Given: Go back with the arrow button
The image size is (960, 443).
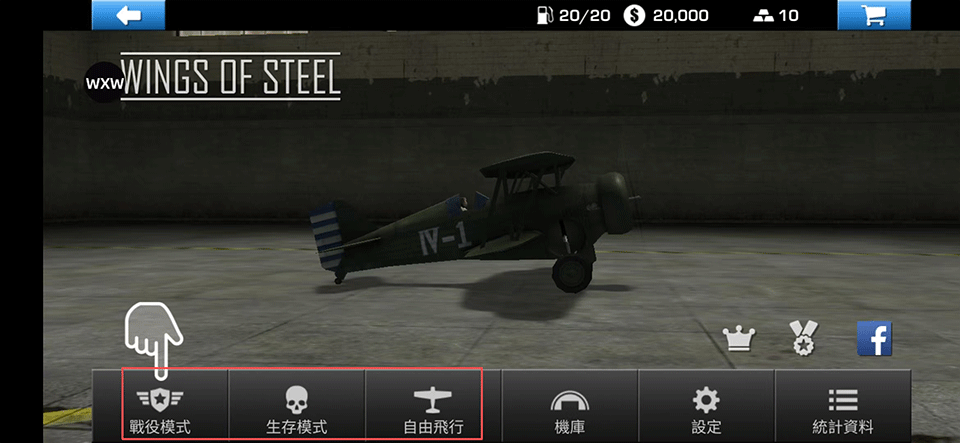Looking at the screenshot, I should pyautogui.click(x=128, y=15).
